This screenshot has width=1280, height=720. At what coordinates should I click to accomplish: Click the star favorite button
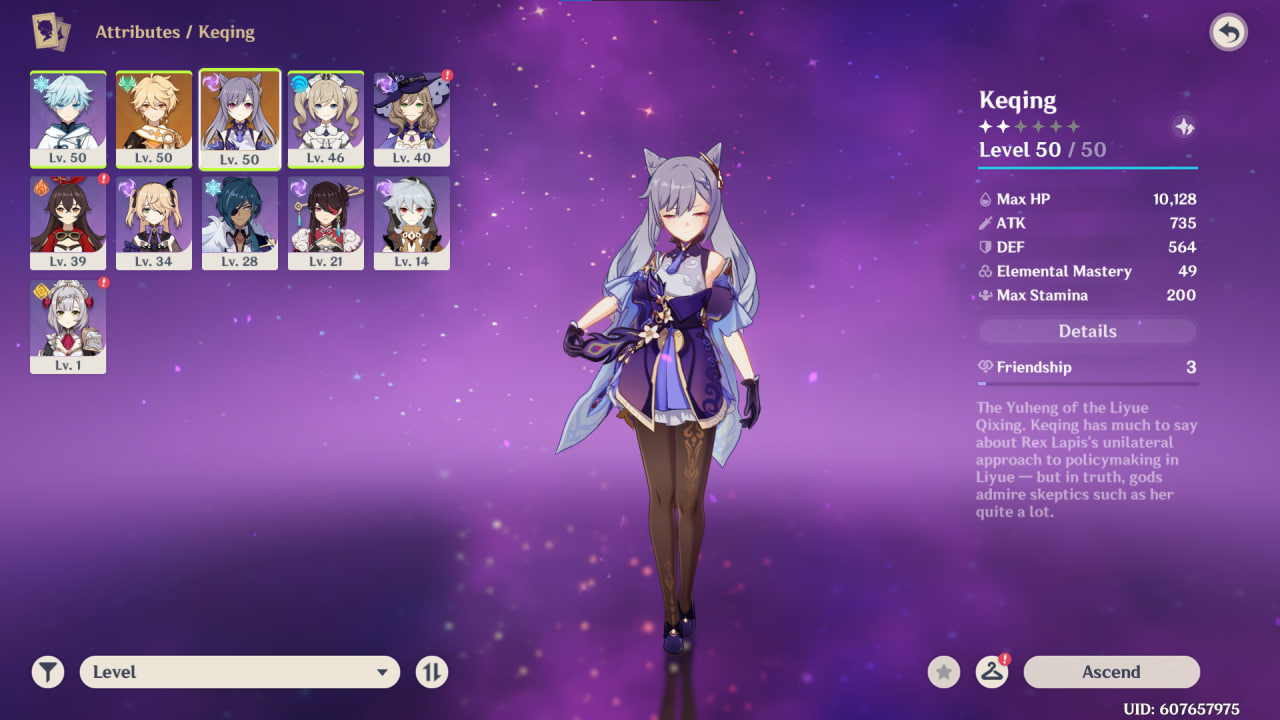pos(943,672)
